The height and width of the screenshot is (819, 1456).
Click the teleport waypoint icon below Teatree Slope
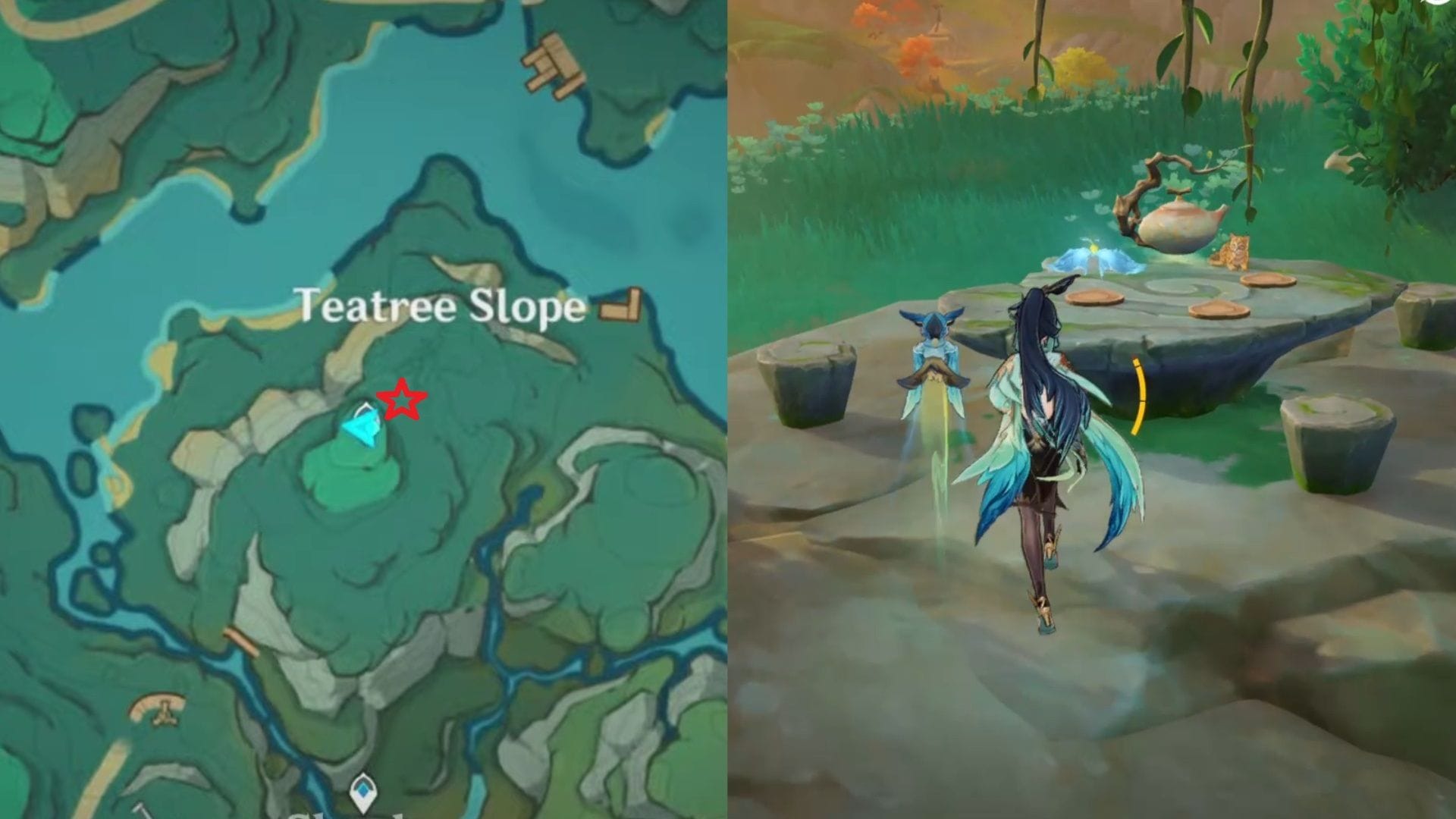coord(364,791)
